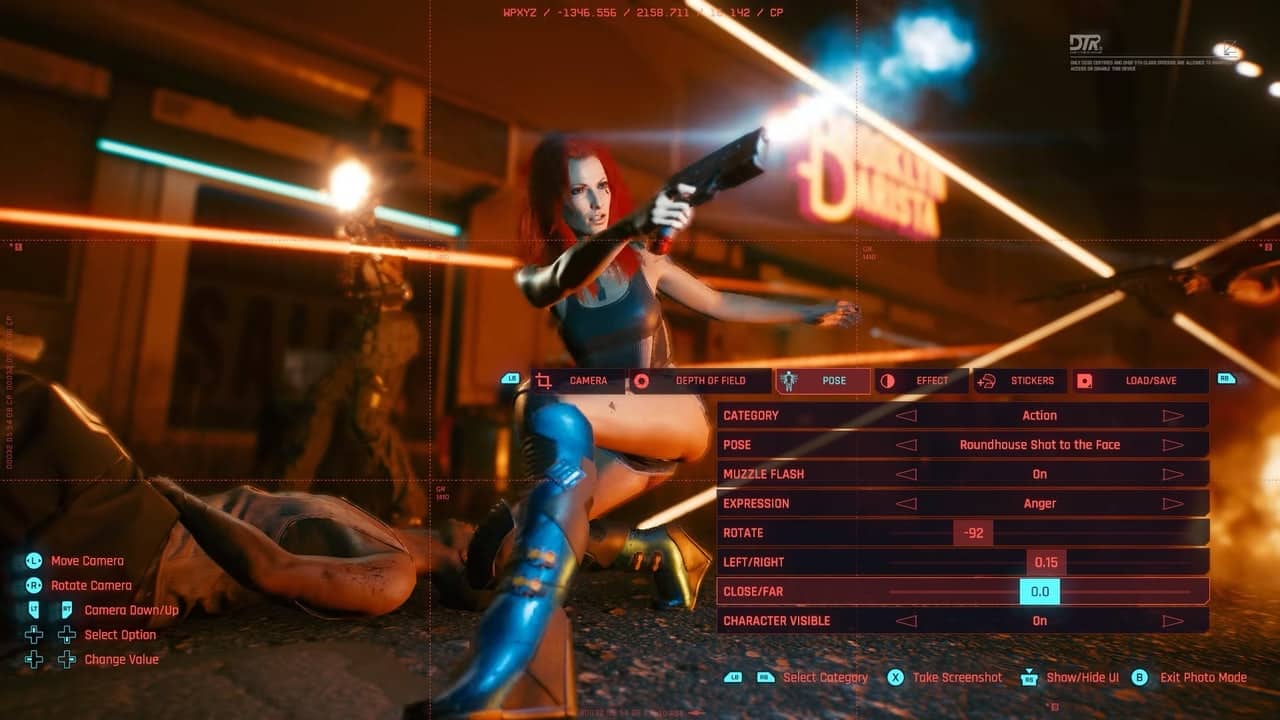Select previous Pose with left arrow
This screenshot has width=1280, height=720.
906,445
